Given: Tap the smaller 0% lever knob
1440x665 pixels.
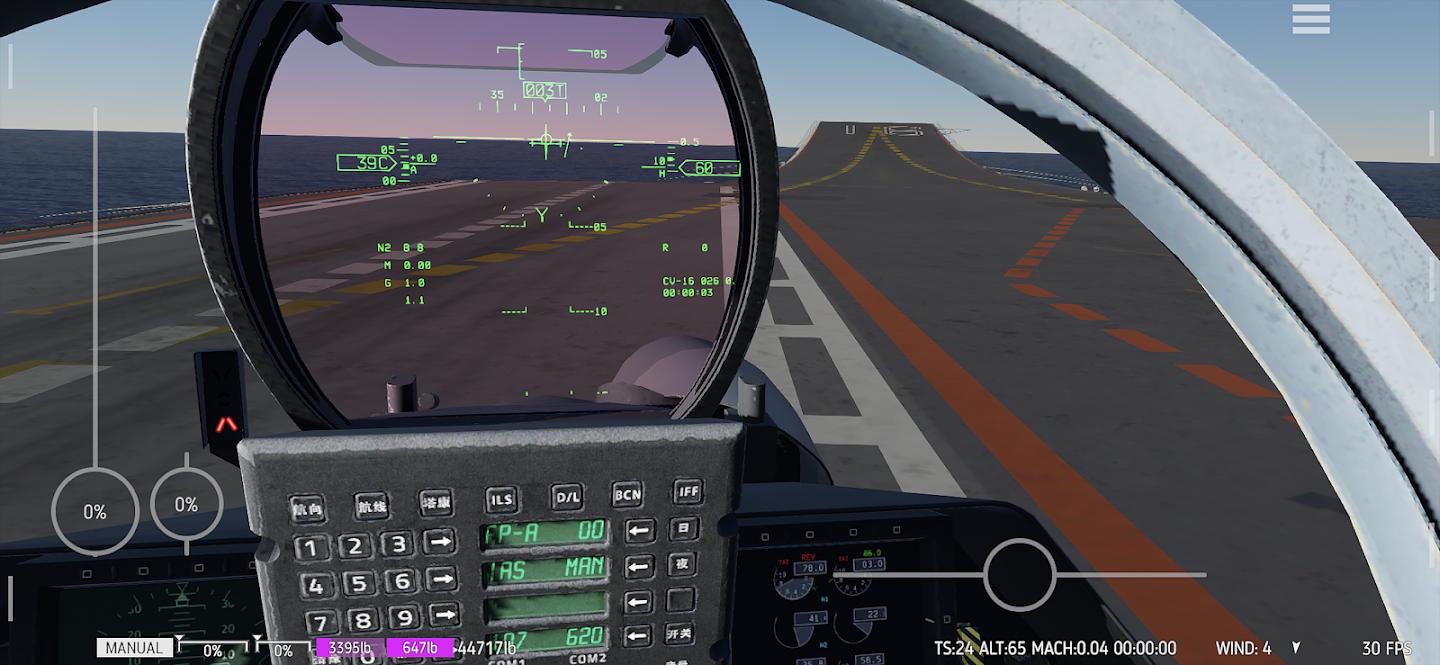Looking at the screenshot, I should click(186, 505).
